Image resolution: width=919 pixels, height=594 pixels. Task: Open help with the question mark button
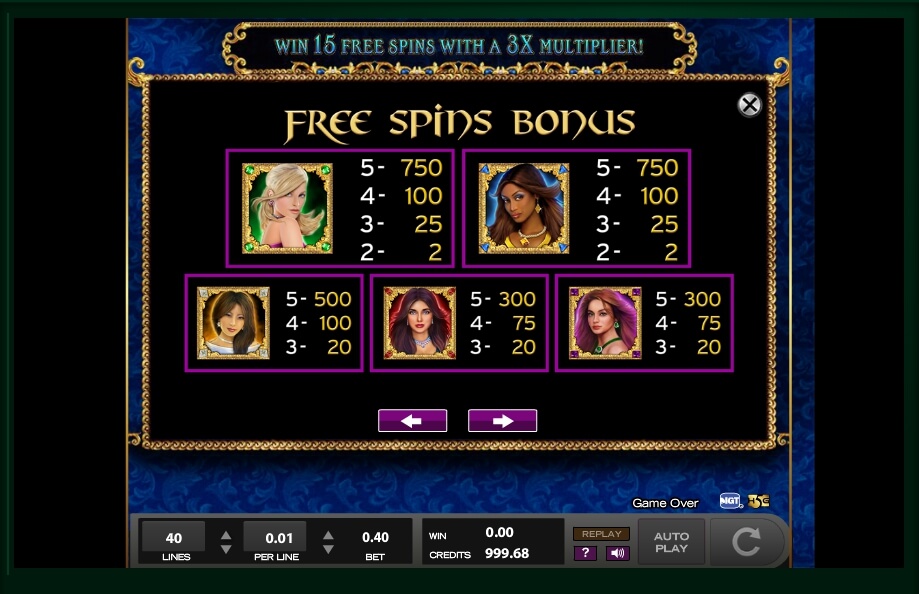585,553
